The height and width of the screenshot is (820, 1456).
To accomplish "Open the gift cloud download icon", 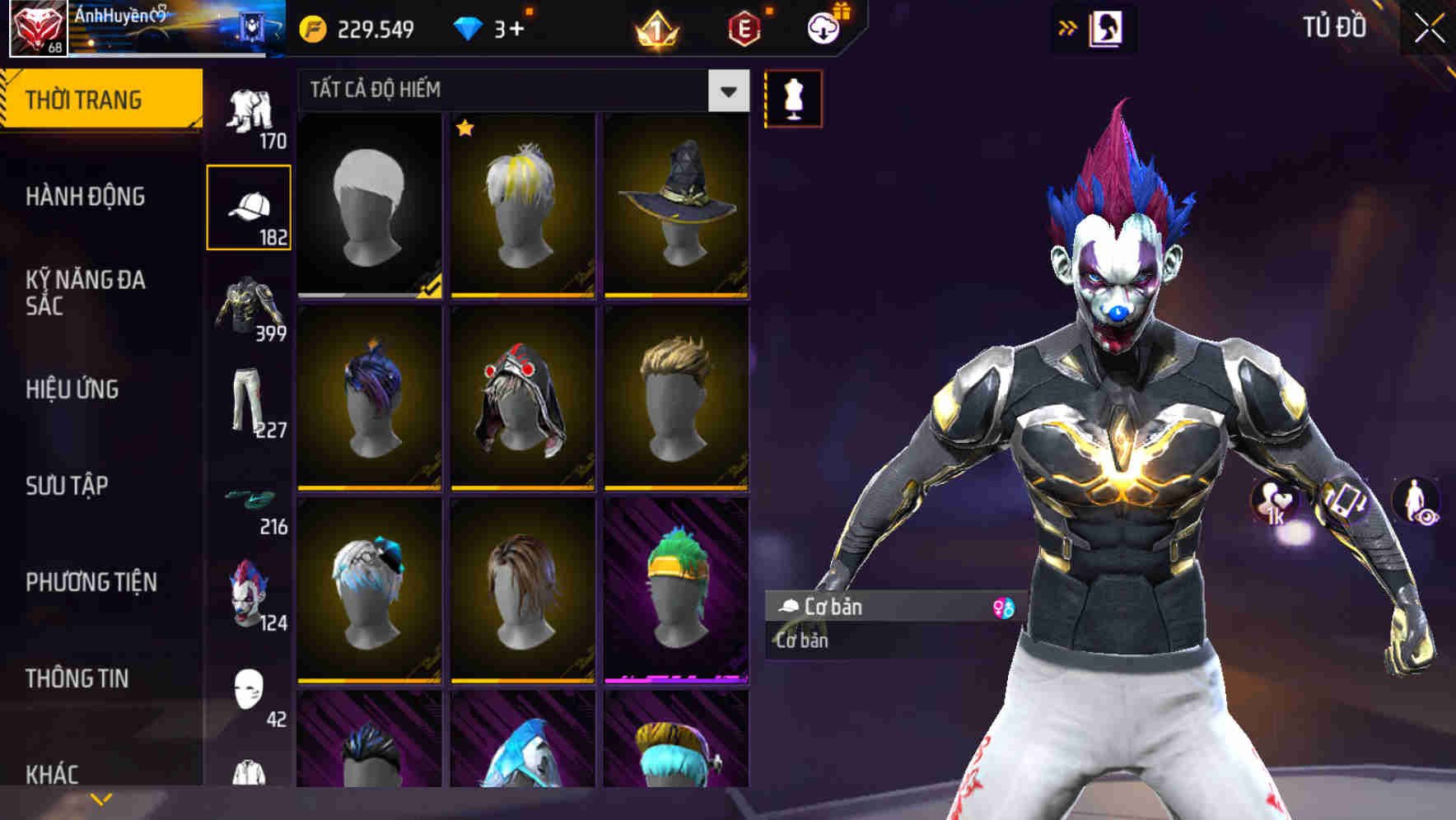I will coord(824,27).
